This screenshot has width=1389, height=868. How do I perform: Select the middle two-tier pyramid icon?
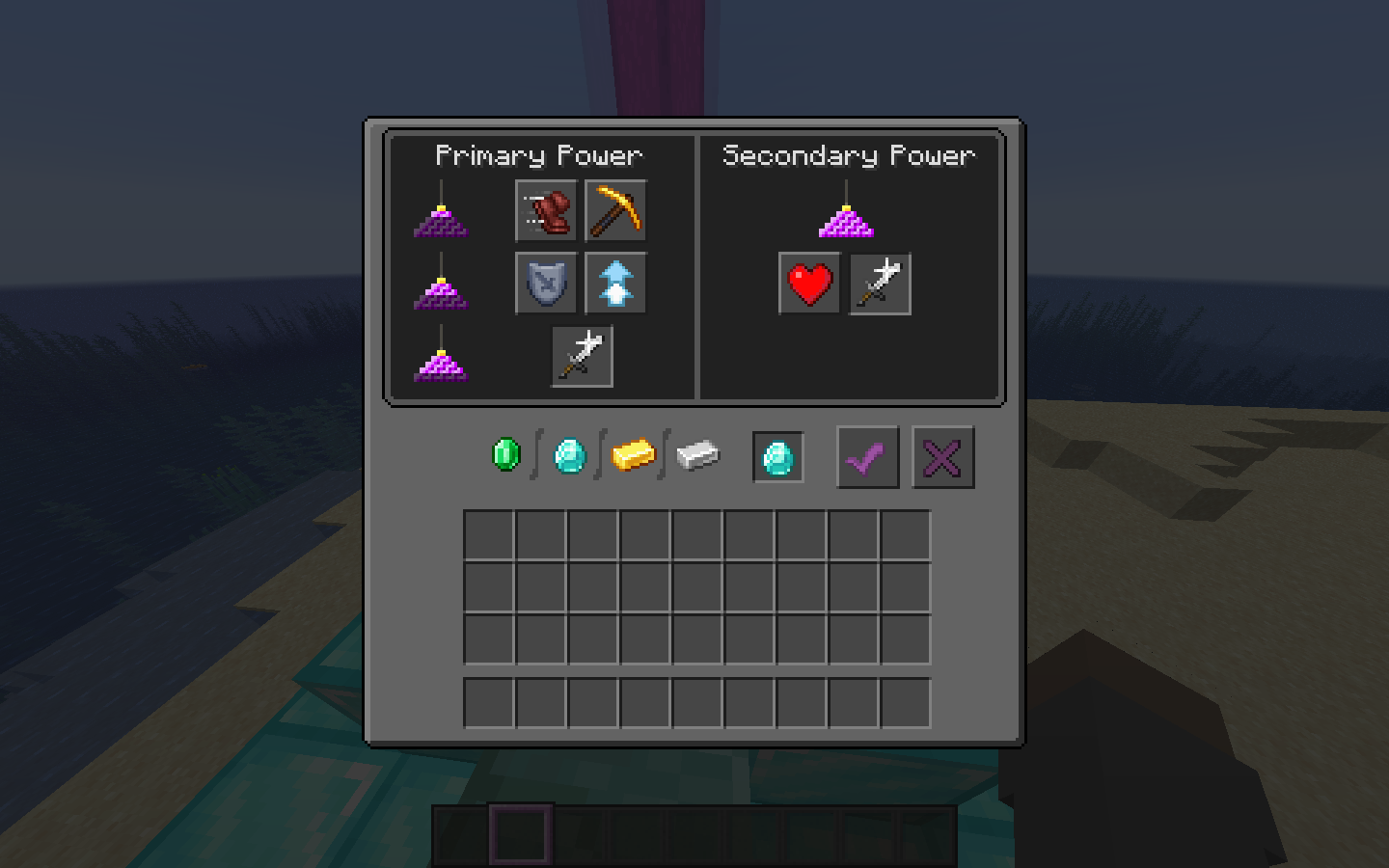(444, 294)
